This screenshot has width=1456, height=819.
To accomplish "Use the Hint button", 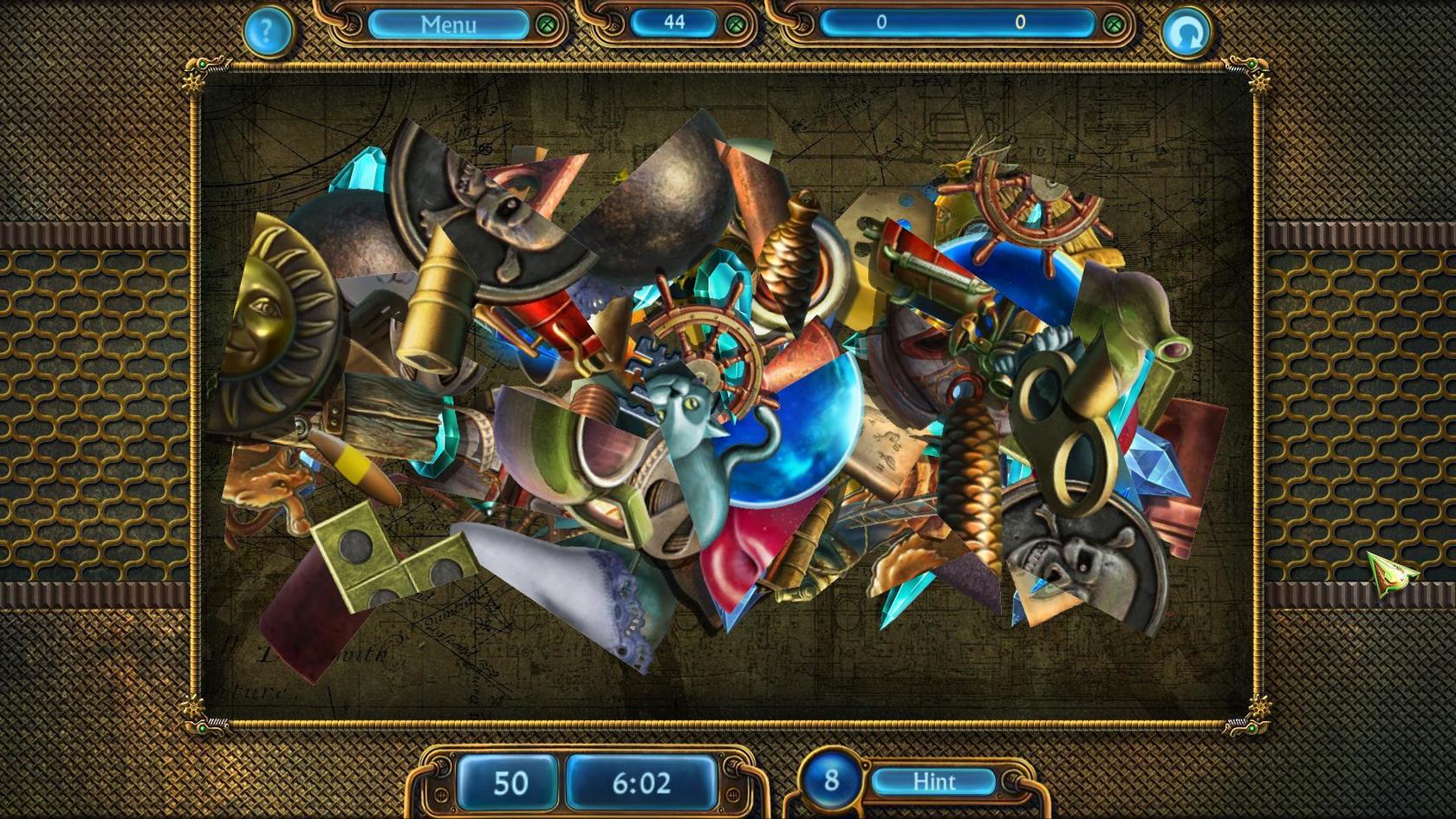I will tap(933, 782).
